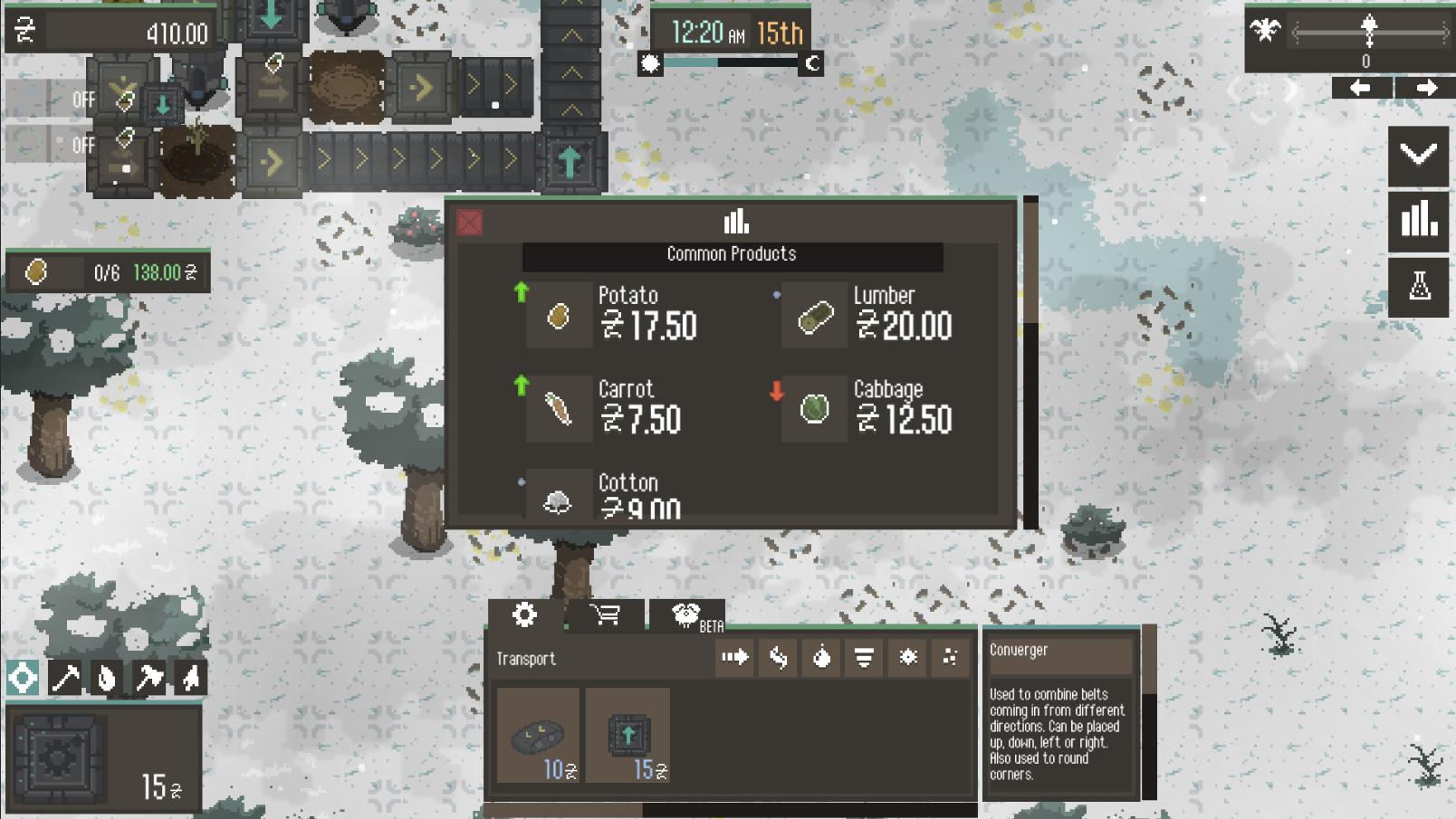The width and height of the screenshot is (1456, 819).
Task: Click the left arrow below the speed slider
Action: pos(1360,88)
